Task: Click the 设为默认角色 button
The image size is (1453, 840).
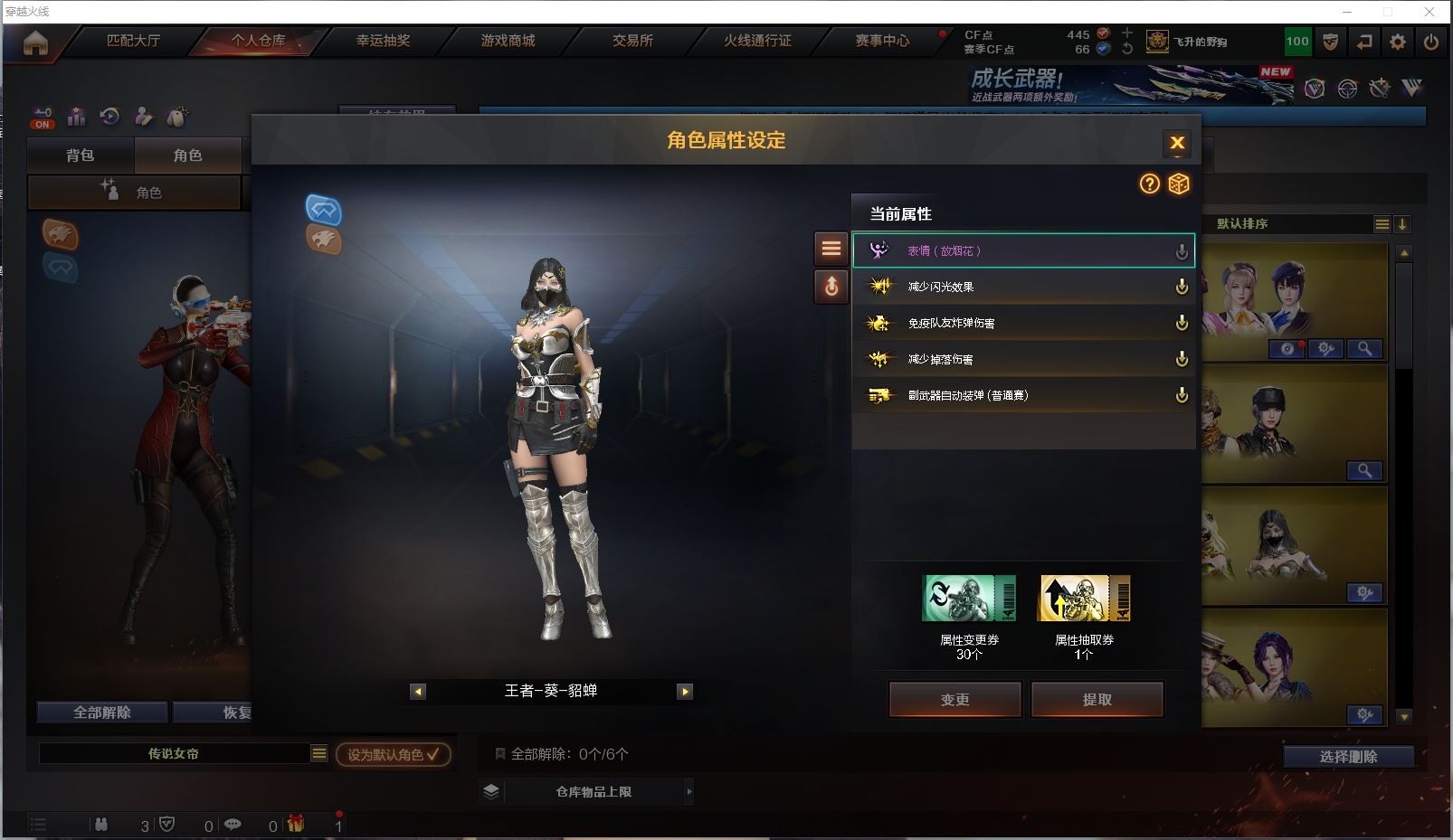Action: pyautogui.click(x=393, y=754)
